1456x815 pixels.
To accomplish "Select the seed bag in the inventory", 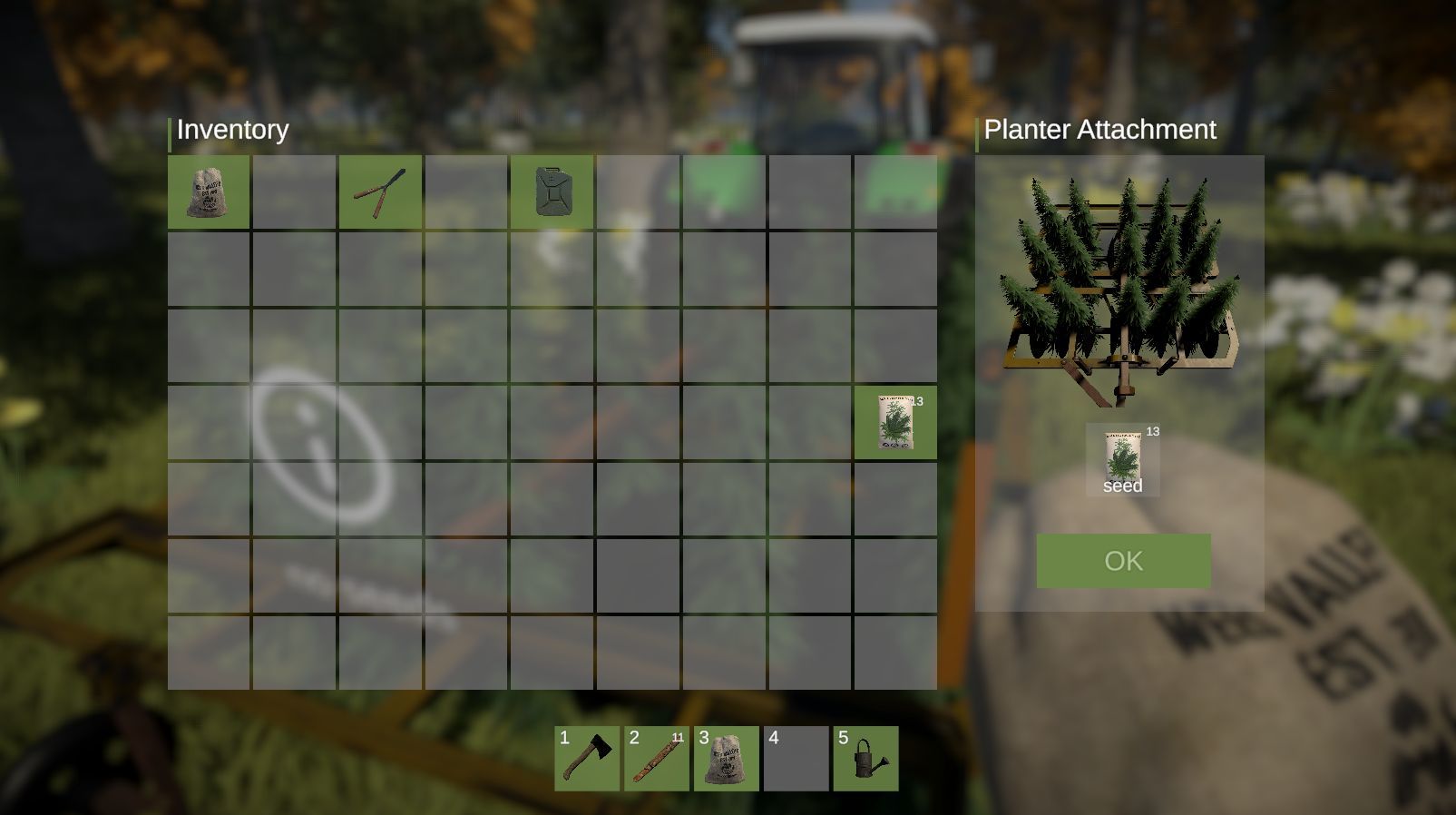I will coord(209,193).
